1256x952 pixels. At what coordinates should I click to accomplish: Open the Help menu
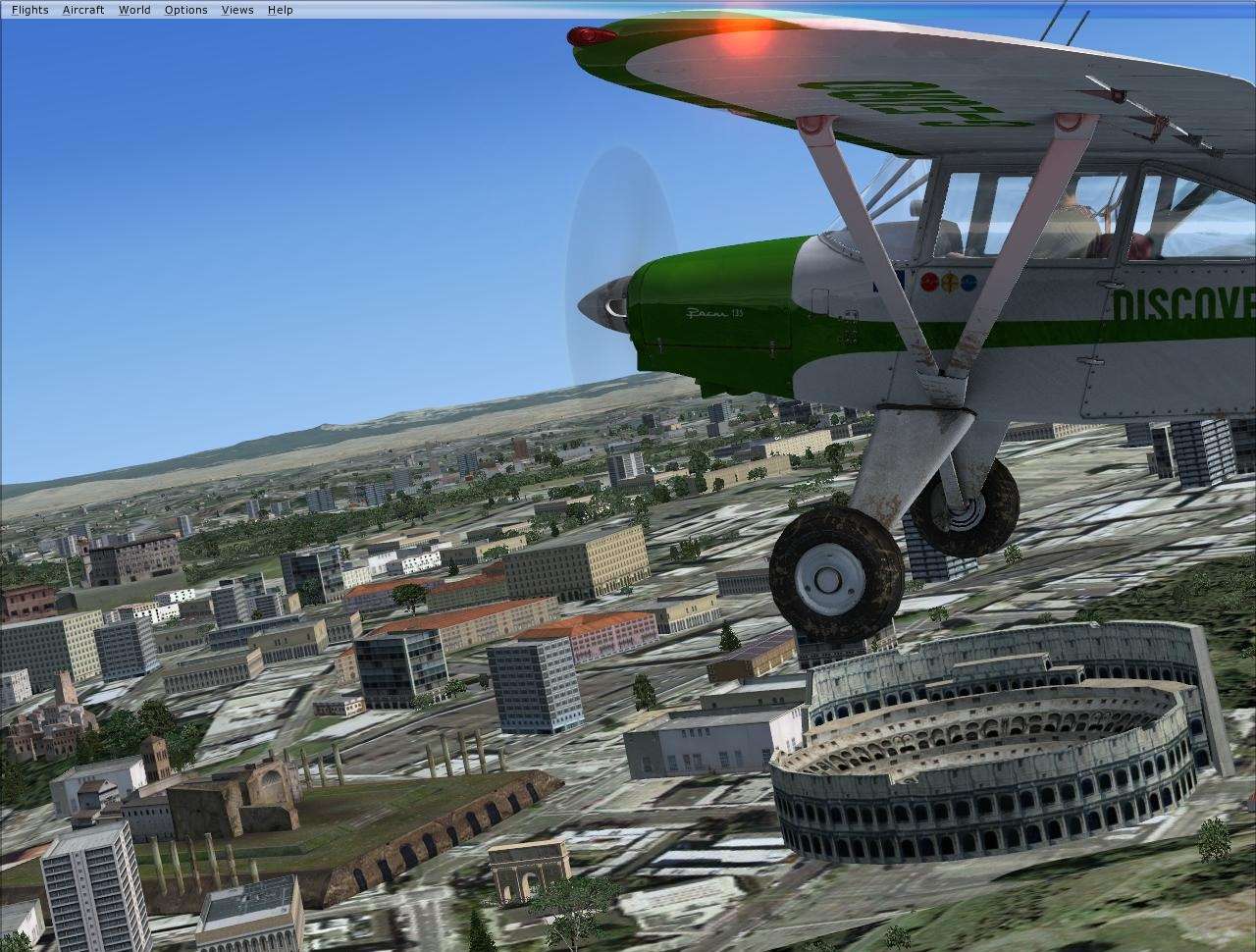point(279,9)
